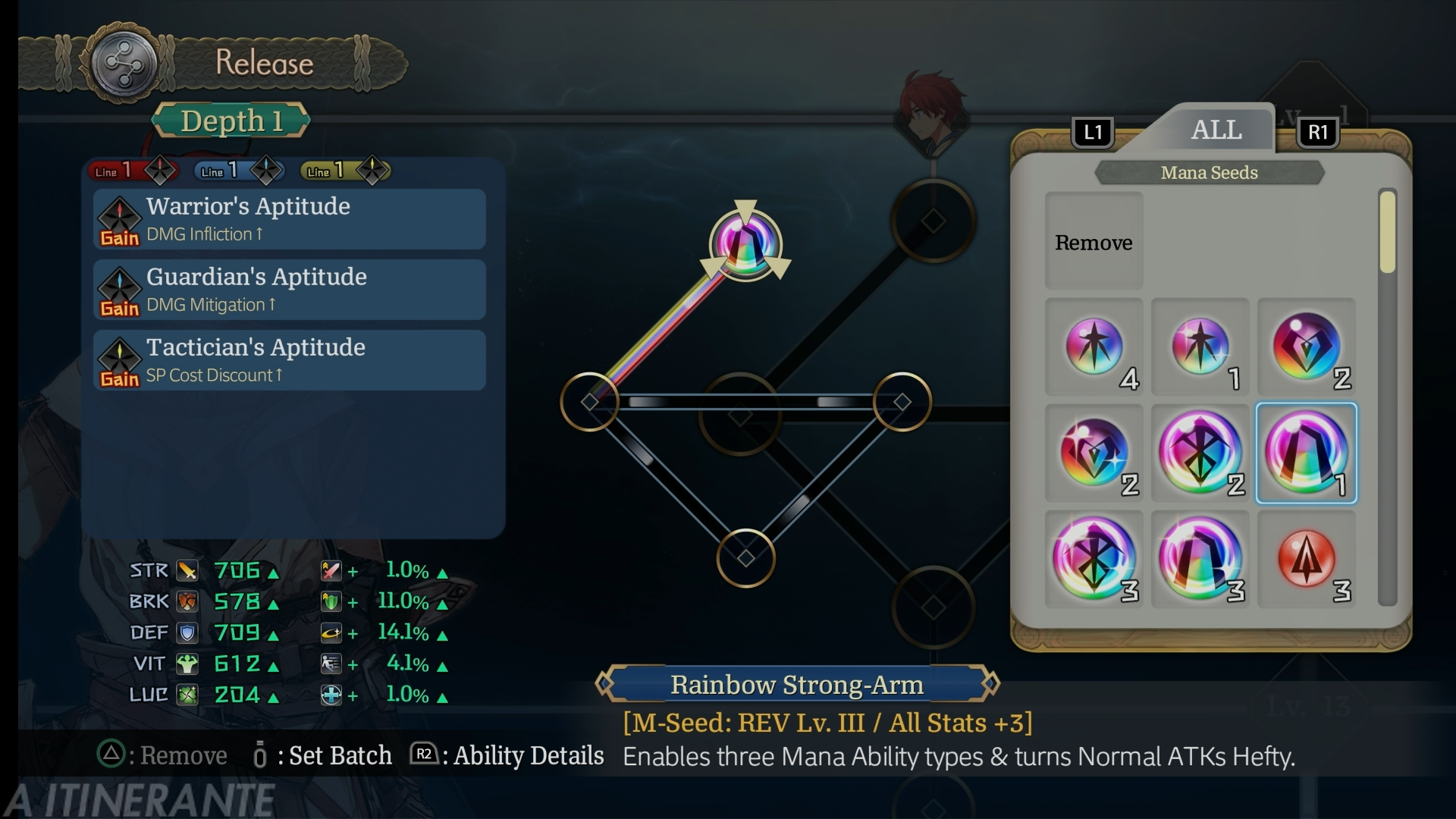Select the Remove slot in Mana Seeds
1456x819 pixels.
pyautogui.click(x=1094, y=241)
